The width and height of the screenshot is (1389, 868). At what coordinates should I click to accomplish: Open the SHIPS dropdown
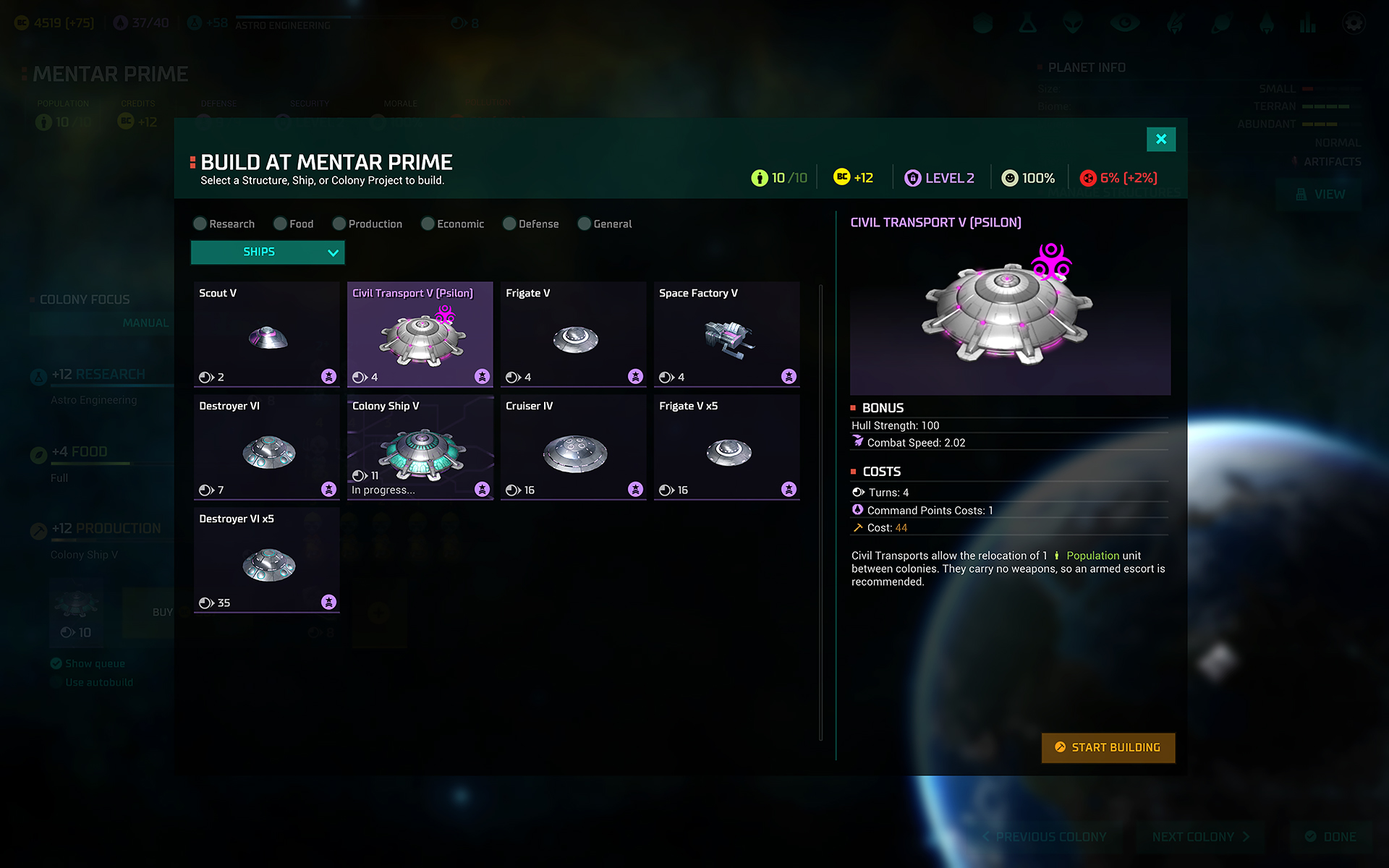[267, 252]
